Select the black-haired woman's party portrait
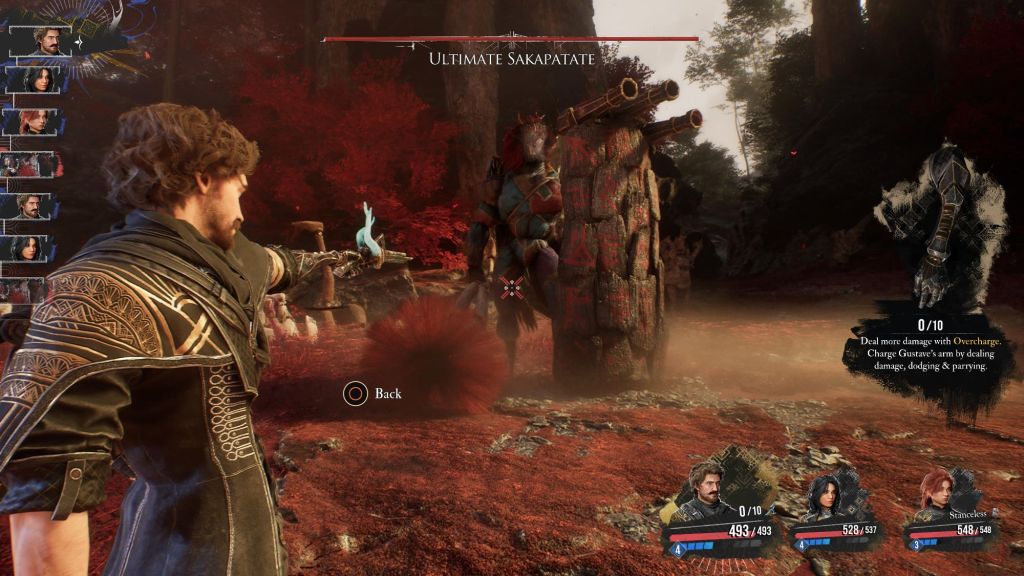The height and width of the screenshot is (576, 1024). pos(828,496)
